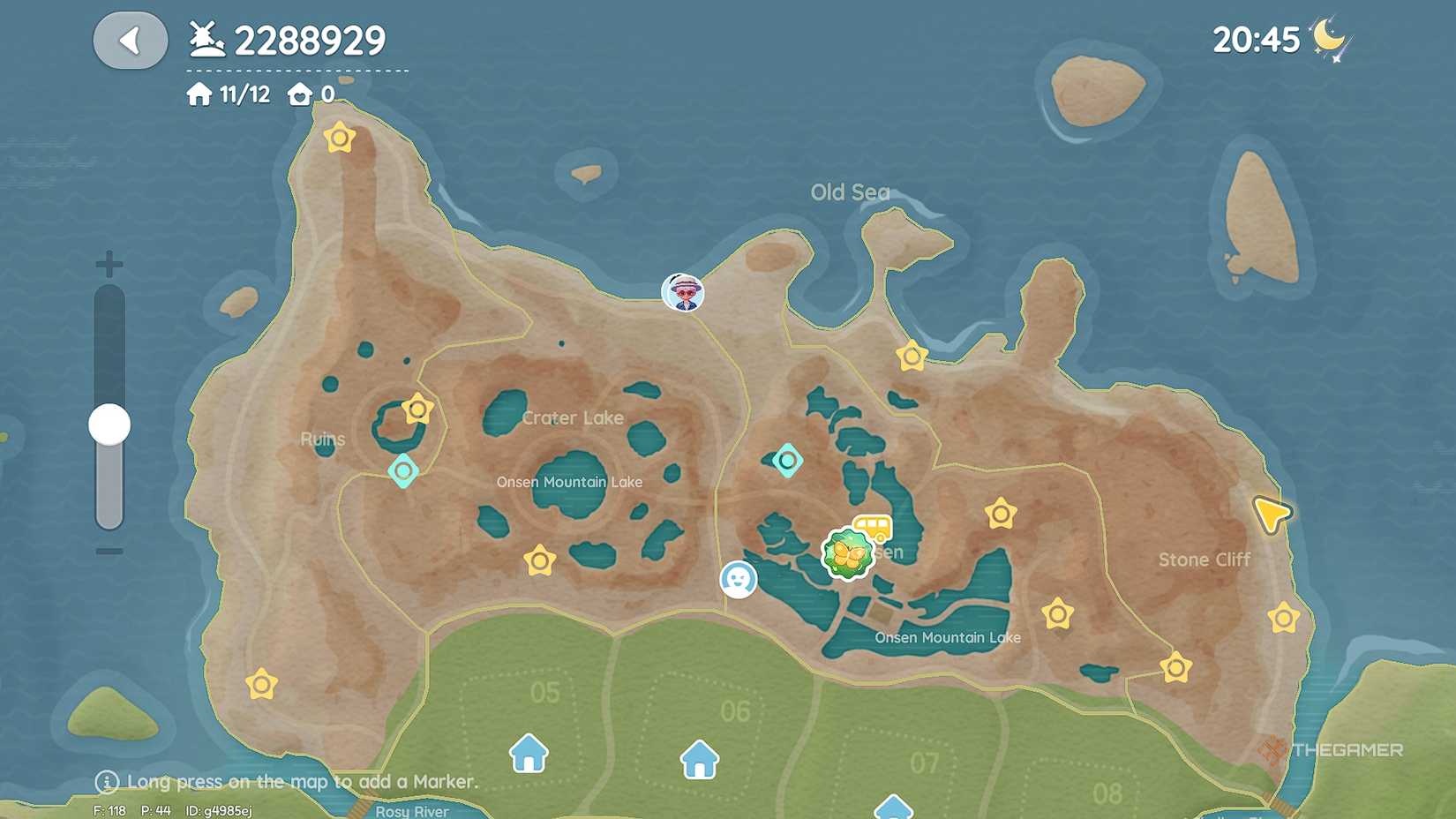Click the marker info tip at bottom left

pyautogui.click(x=106, y=782)
